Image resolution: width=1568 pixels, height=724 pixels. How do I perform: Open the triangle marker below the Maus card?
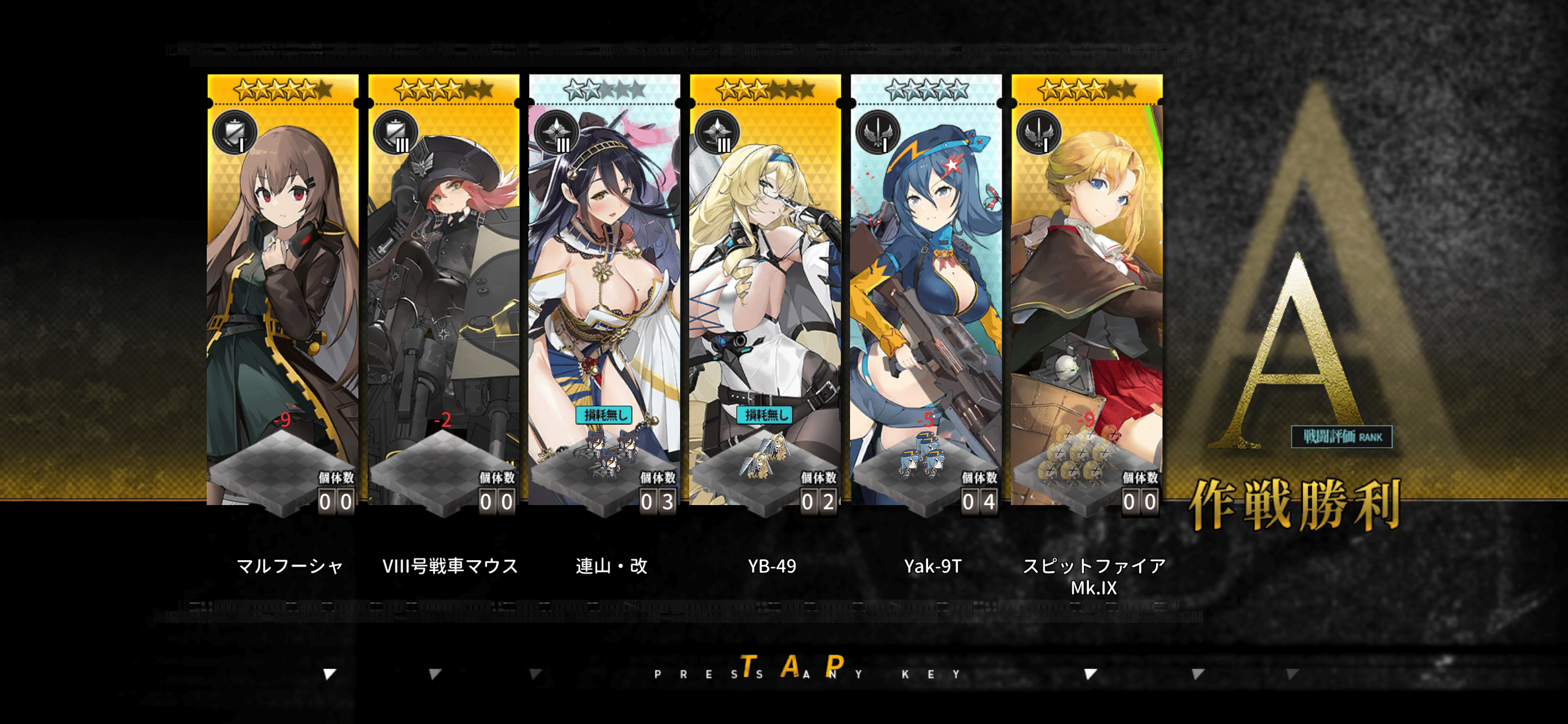point(434,675)
